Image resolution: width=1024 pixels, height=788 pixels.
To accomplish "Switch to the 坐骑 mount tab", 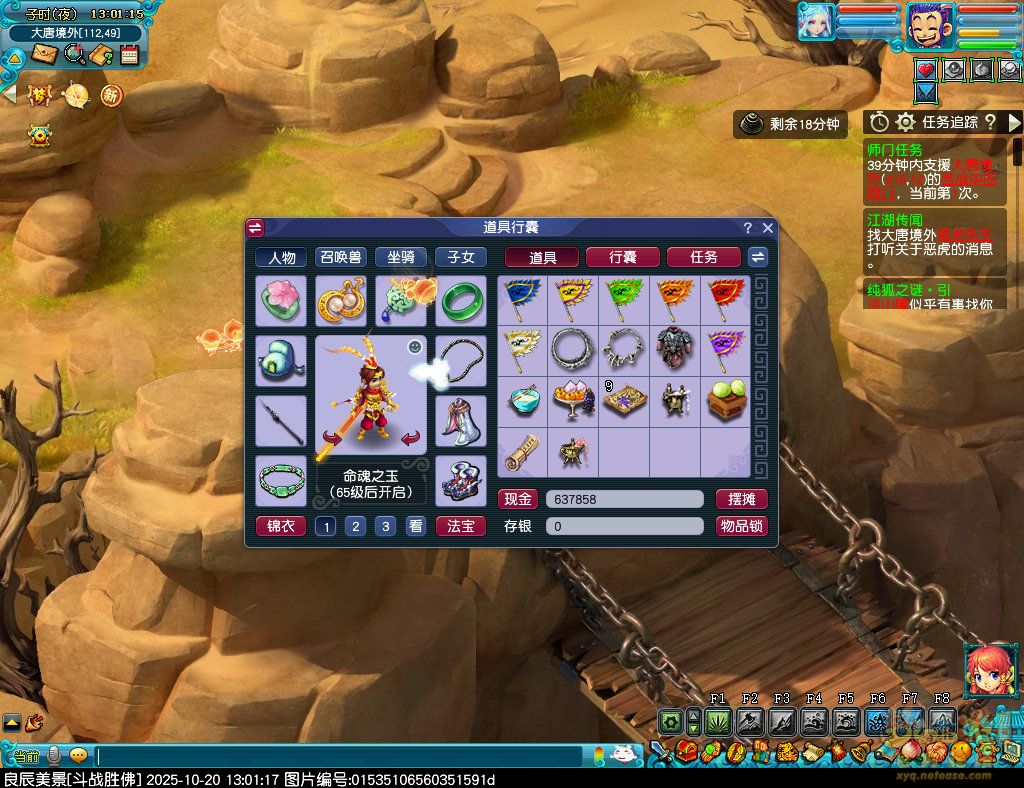I will coord(400,257).
